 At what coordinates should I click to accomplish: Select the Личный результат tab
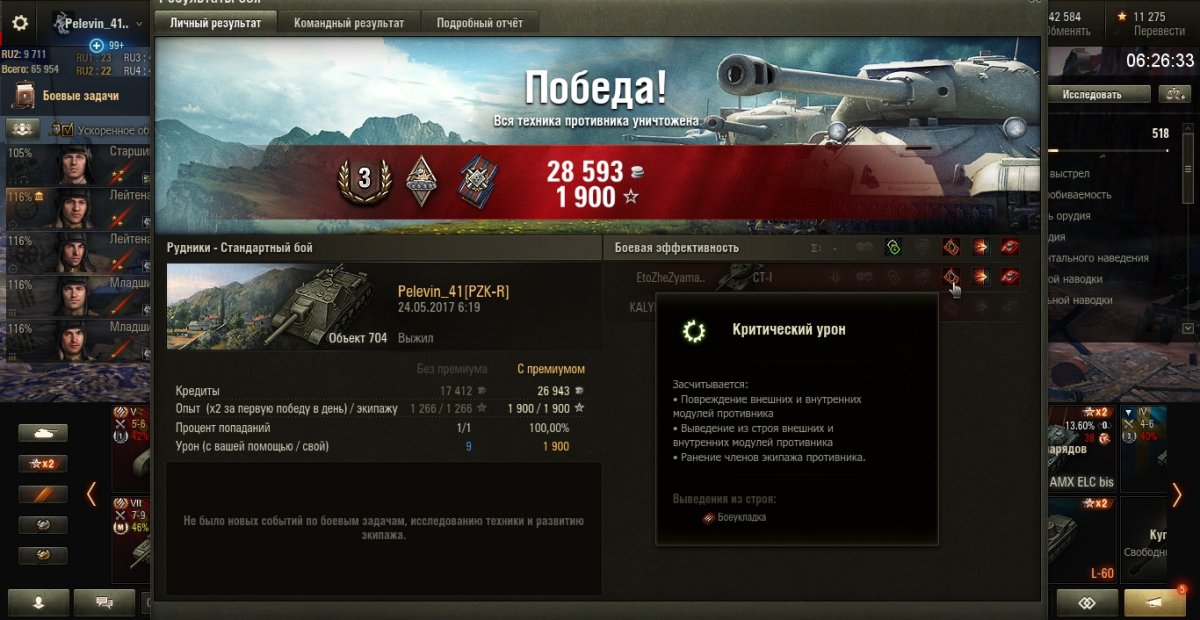(215, 22)
